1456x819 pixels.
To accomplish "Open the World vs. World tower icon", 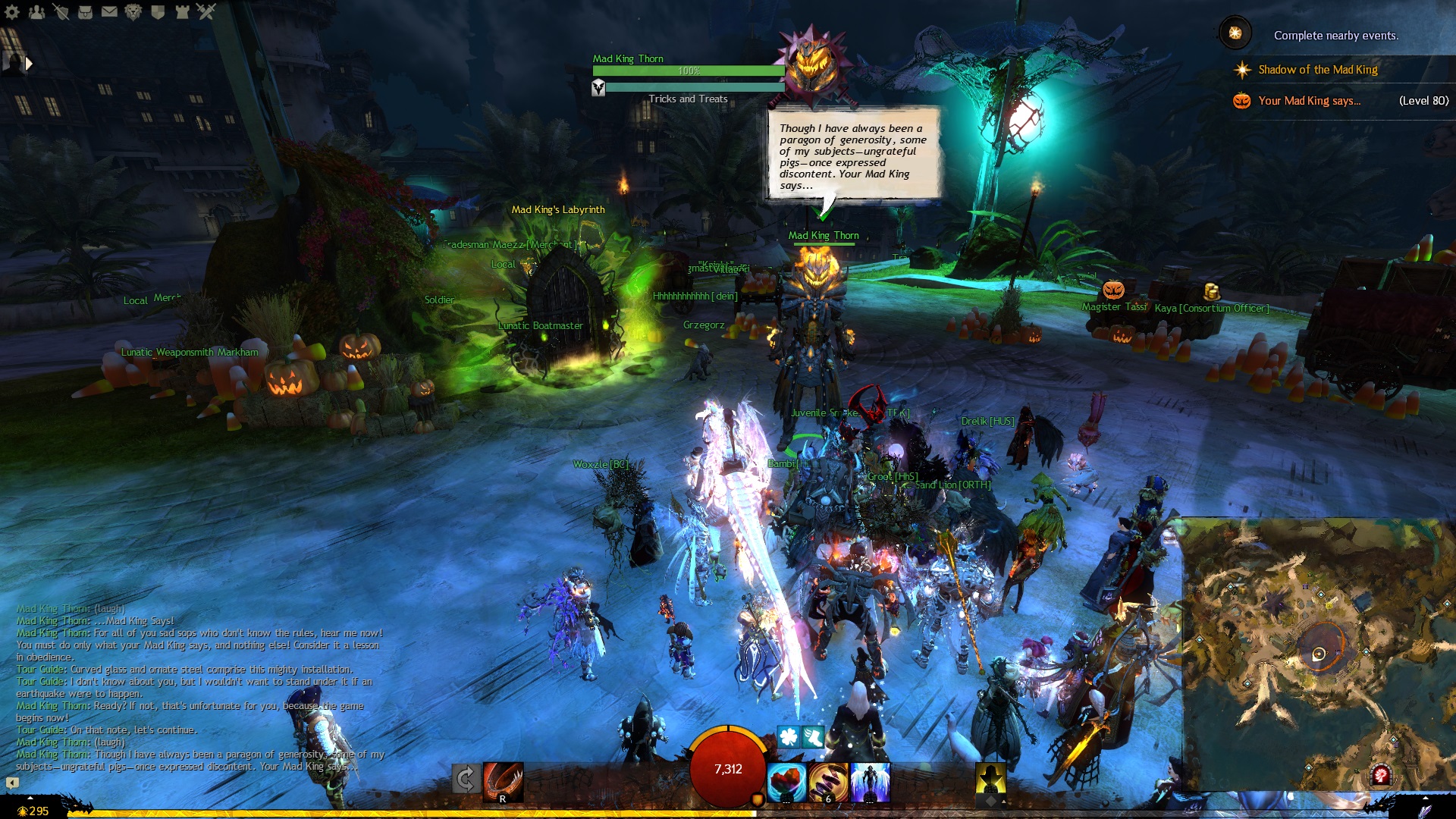I will click(x=182, y=11).
